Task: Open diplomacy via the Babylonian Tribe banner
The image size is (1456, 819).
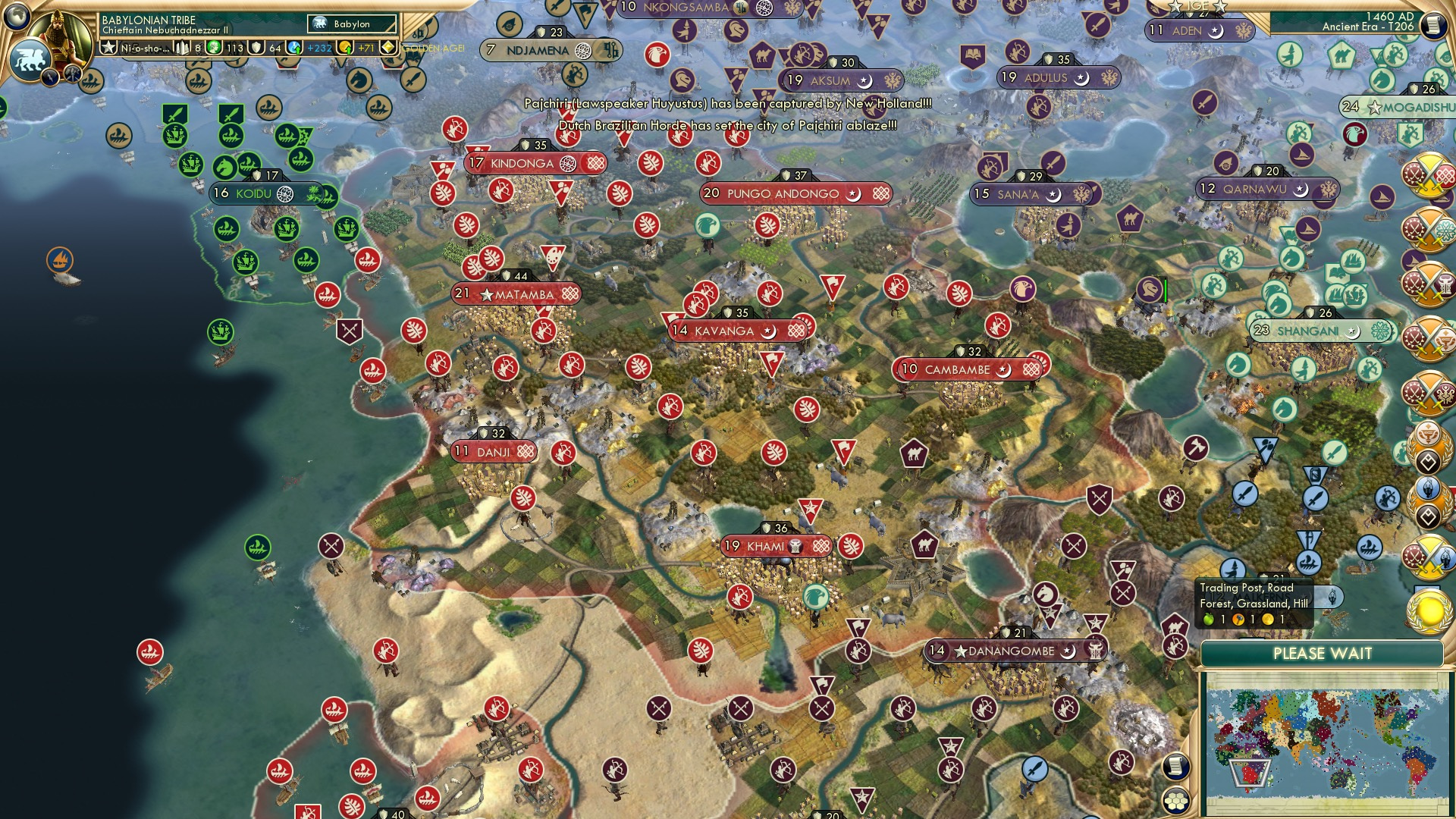Action: click(x=149, y=20)
